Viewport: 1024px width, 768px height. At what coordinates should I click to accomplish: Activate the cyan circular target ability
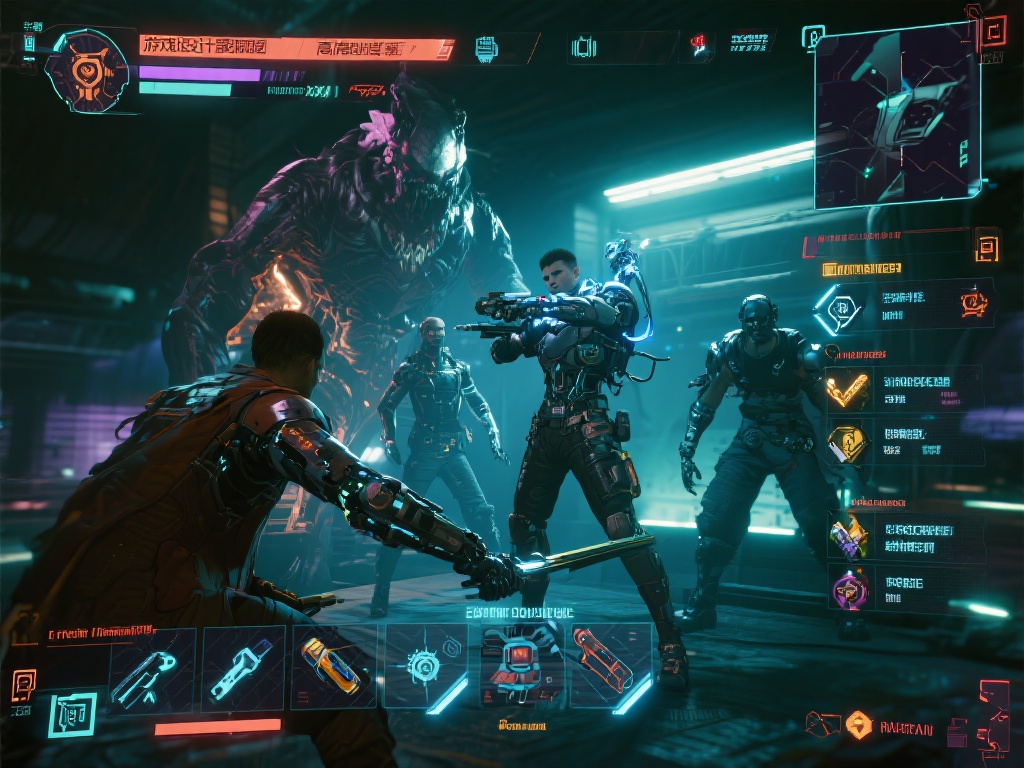[426, 666]
